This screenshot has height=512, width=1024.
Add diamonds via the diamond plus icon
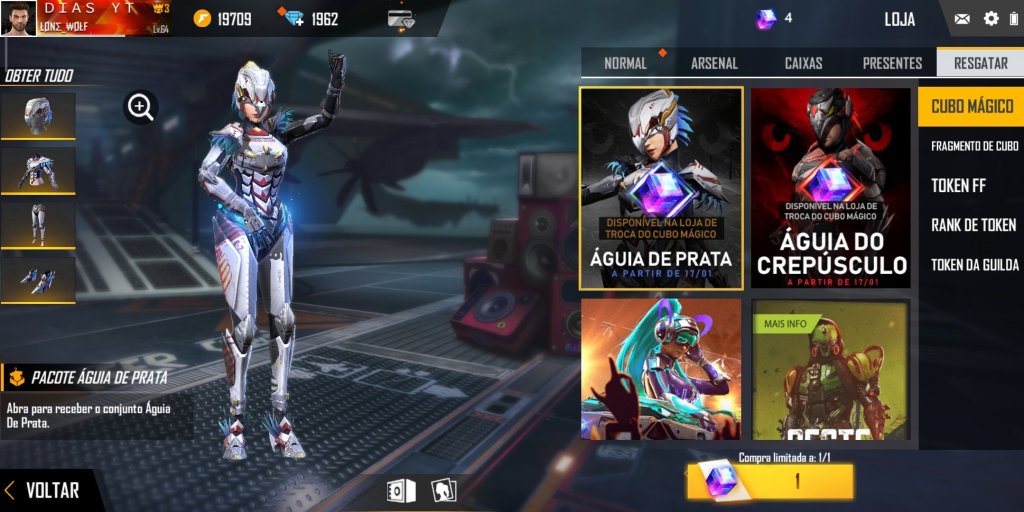tap(294, 19)
